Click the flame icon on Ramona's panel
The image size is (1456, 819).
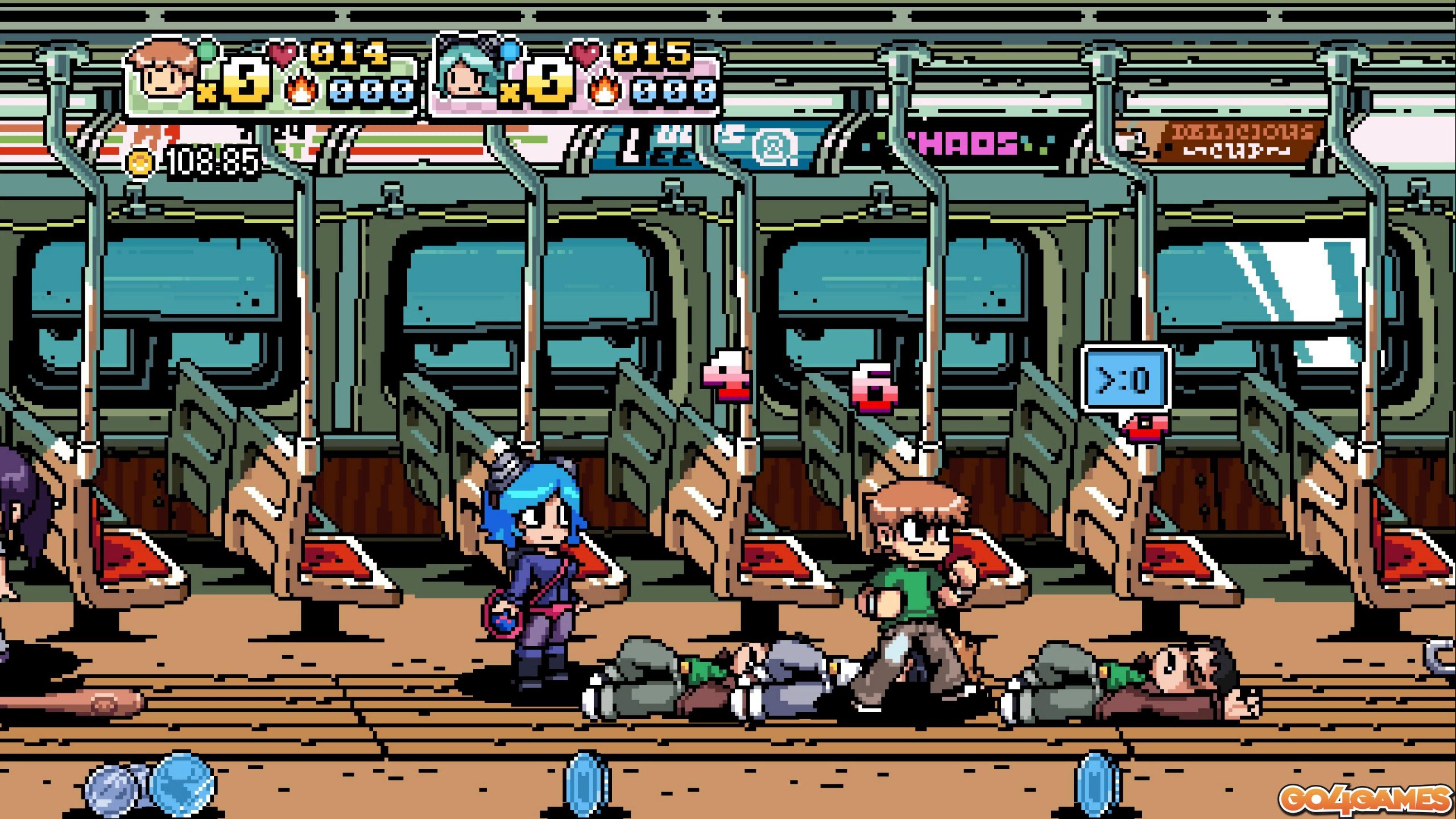tap(603, 91)
